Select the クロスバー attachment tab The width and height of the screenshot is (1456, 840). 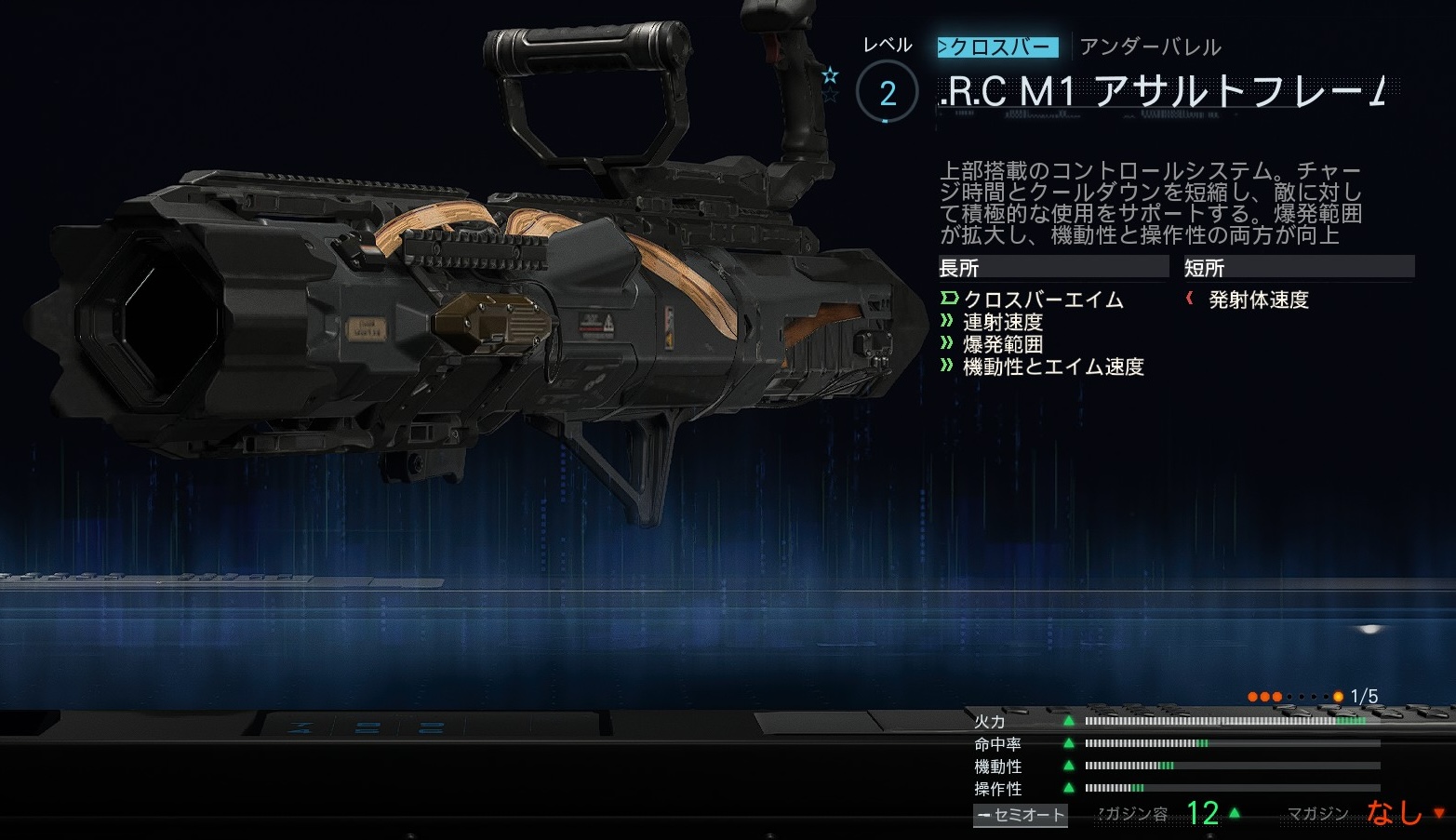[997, 47]
